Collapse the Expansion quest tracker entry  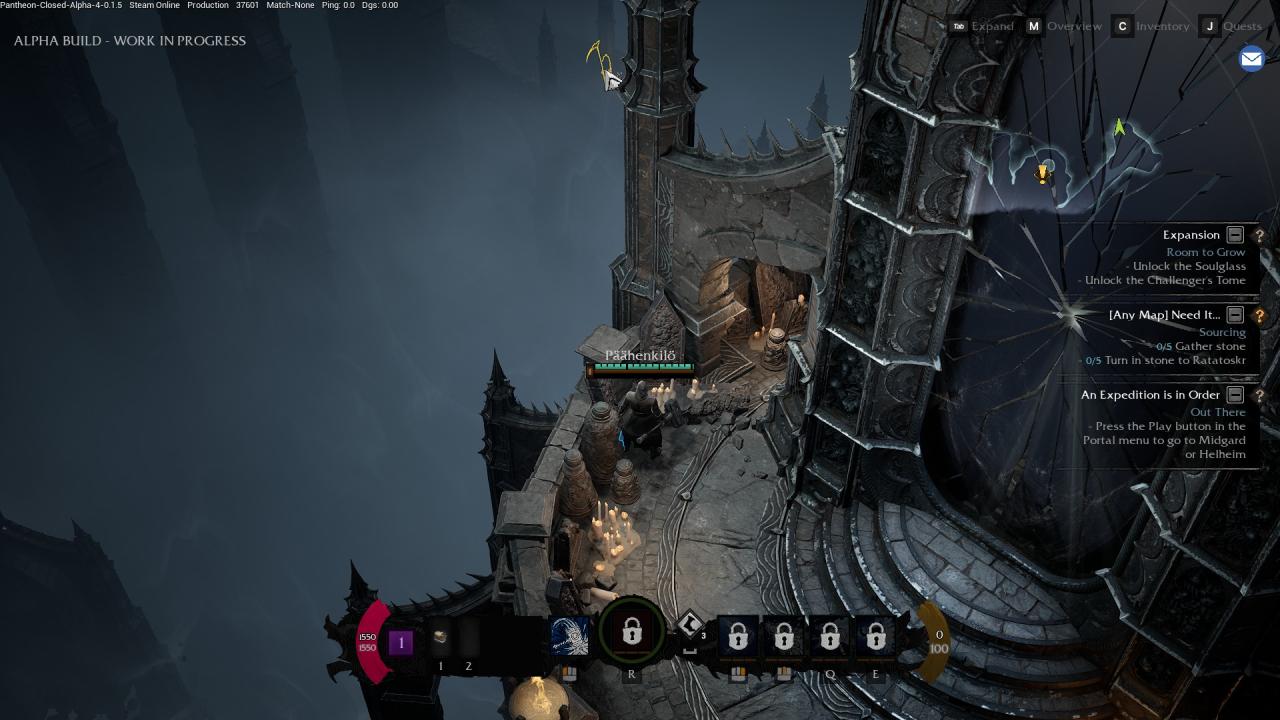pos(1235,235)
